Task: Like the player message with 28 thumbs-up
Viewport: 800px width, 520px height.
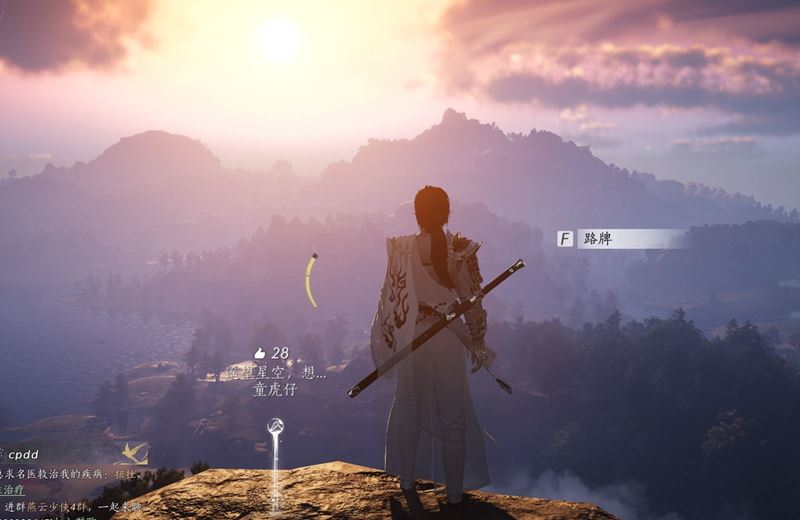Action: click(260, 353)
